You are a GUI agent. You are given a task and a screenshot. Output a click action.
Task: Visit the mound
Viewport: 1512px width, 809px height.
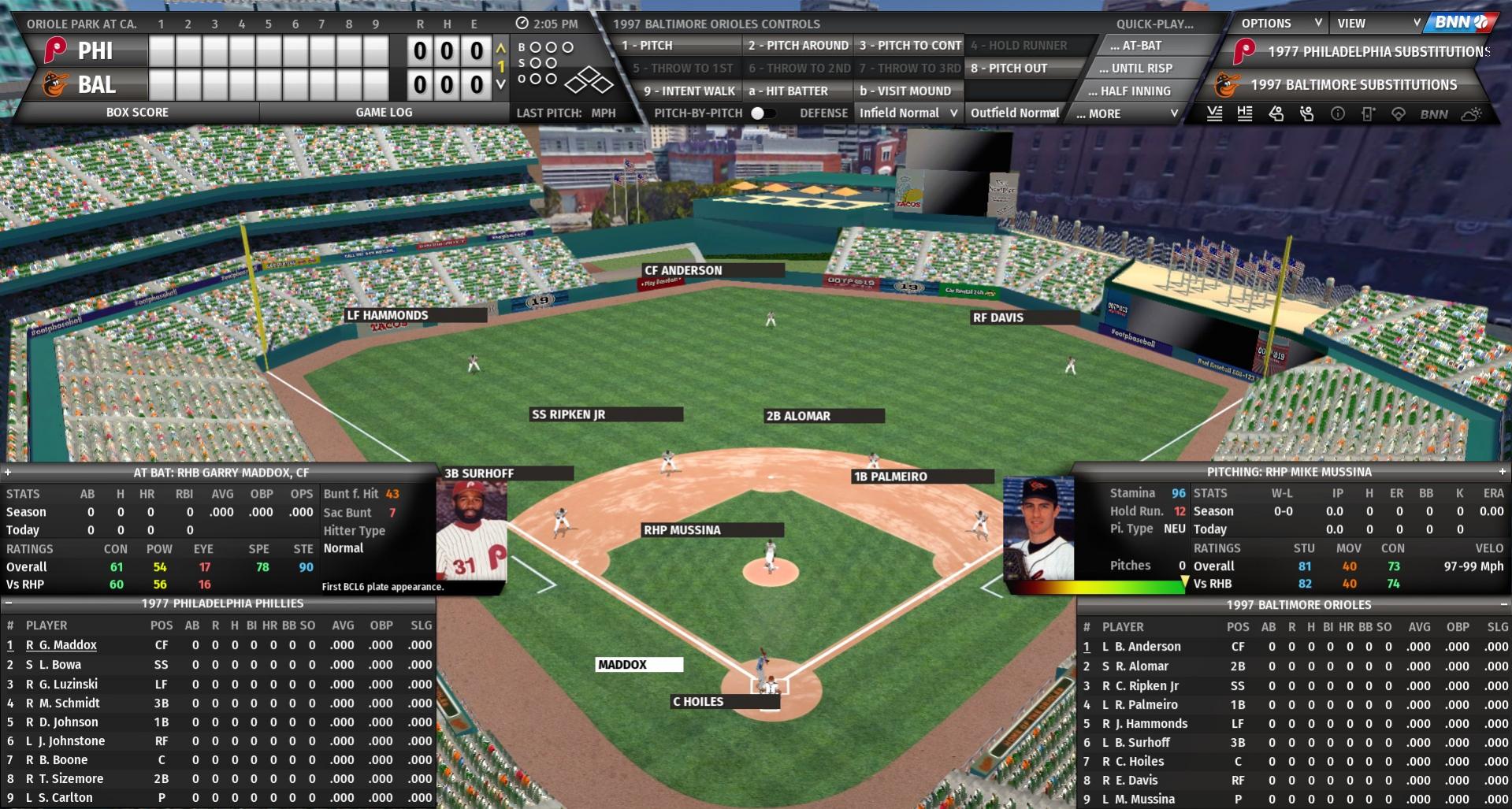[905, 91]
